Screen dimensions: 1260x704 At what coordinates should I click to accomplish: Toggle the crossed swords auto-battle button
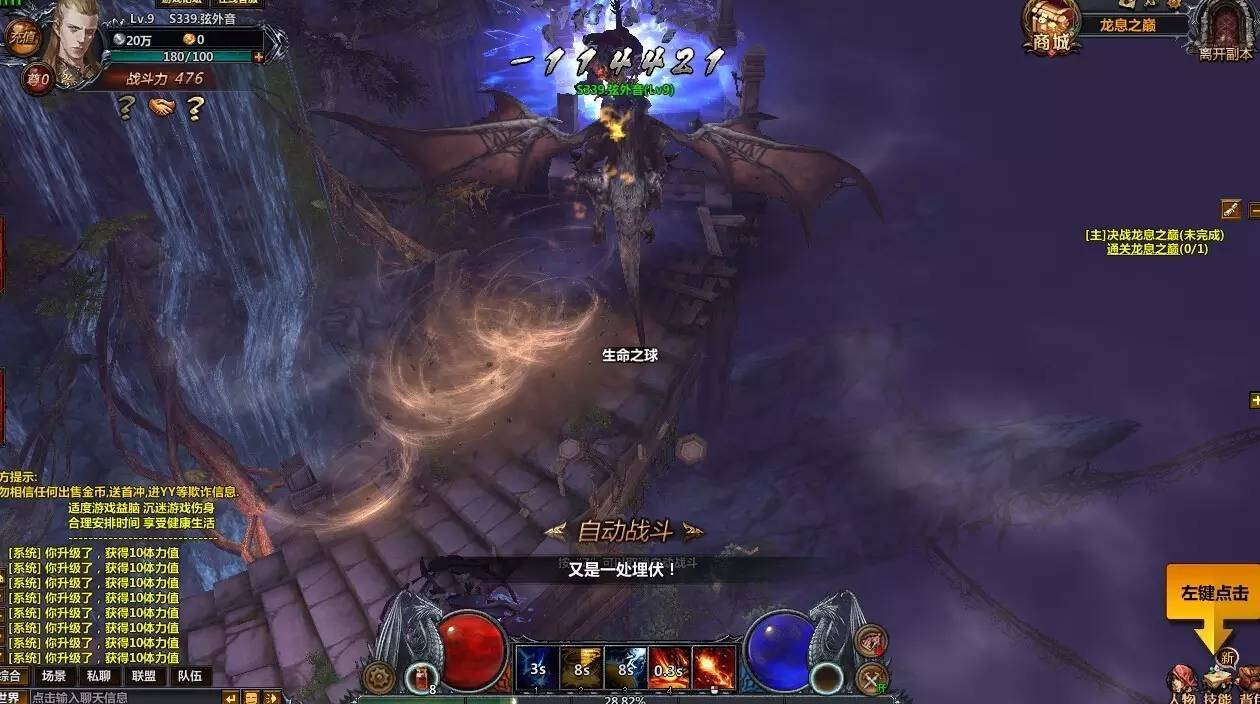[x=872, y=680]
